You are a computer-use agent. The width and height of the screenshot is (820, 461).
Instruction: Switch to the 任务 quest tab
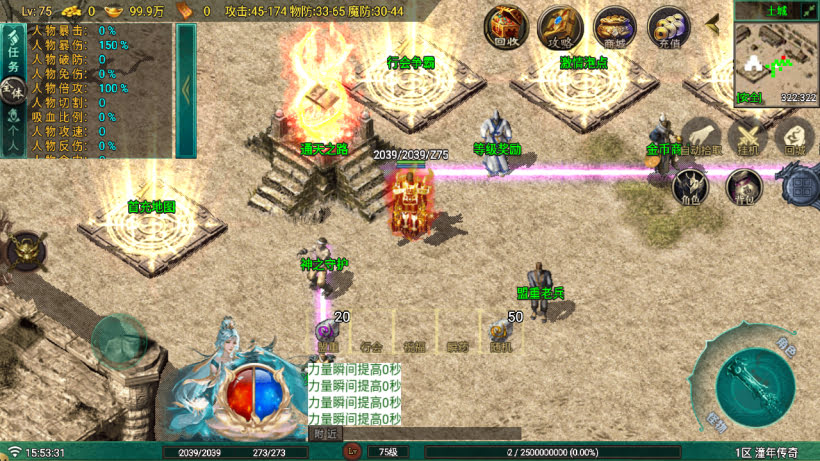[x=13, y=52]
